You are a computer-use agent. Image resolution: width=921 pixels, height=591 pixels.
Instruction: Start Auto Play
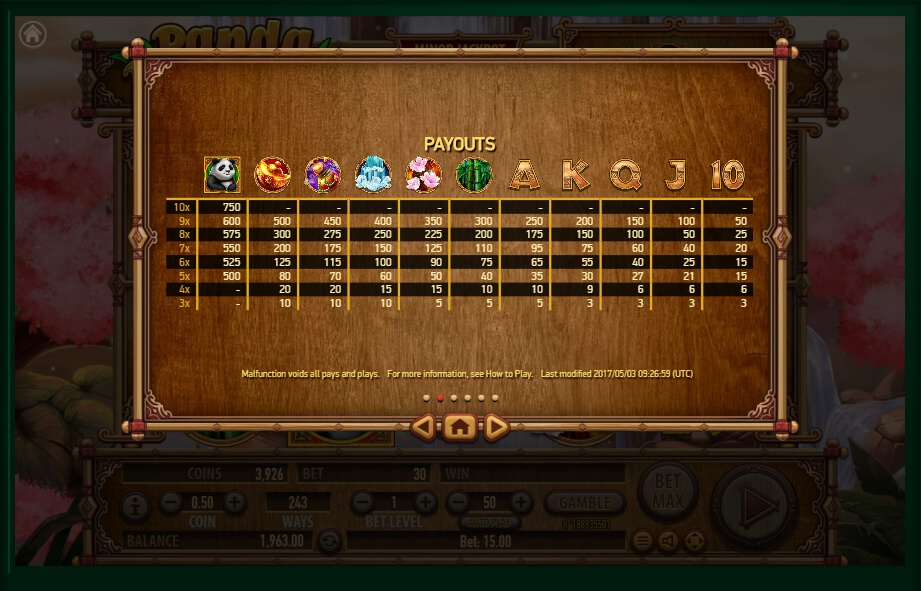(489, 522)
